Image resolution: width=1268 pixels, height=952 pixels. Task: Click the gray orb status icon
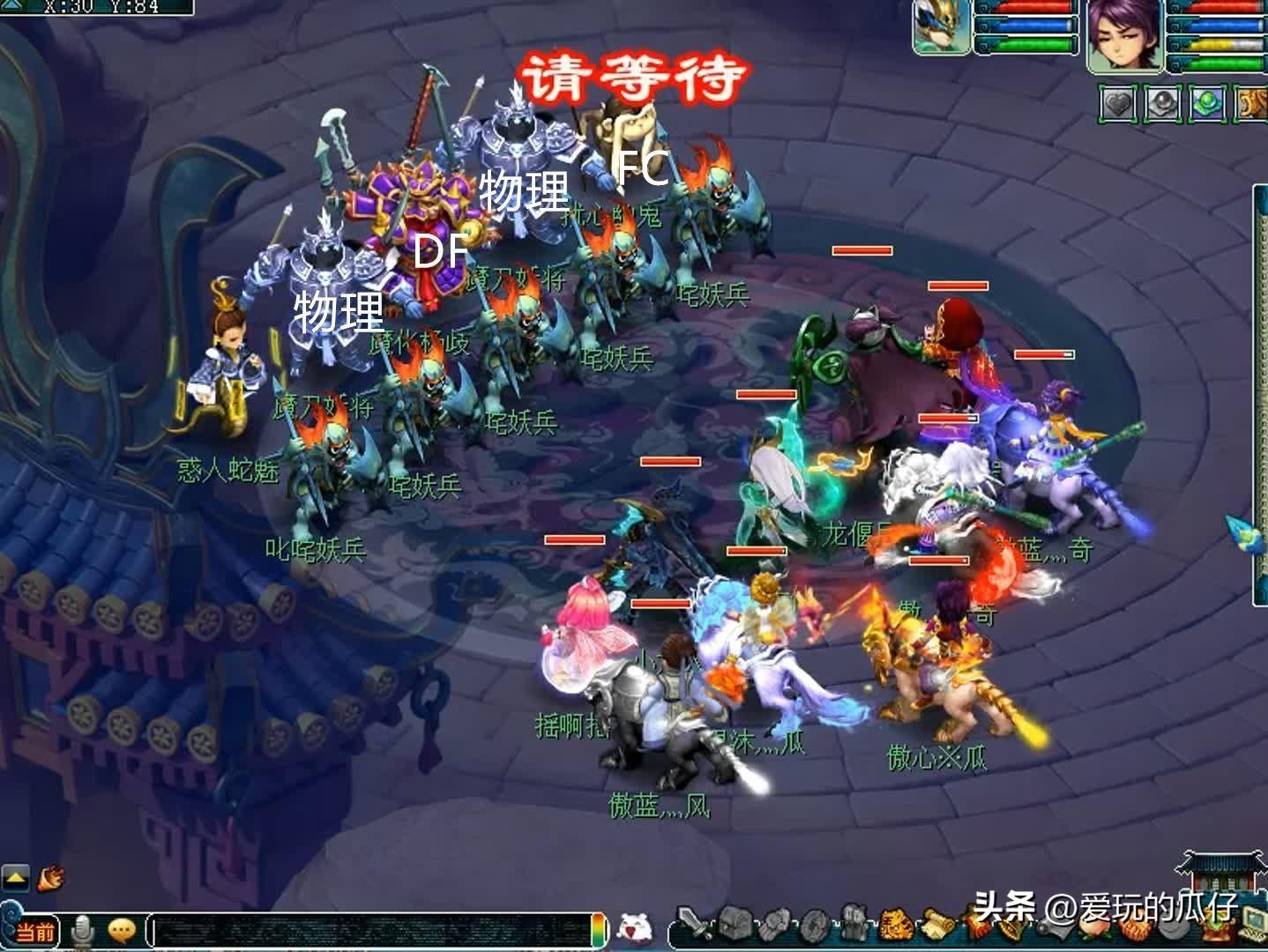point(1162,104)
